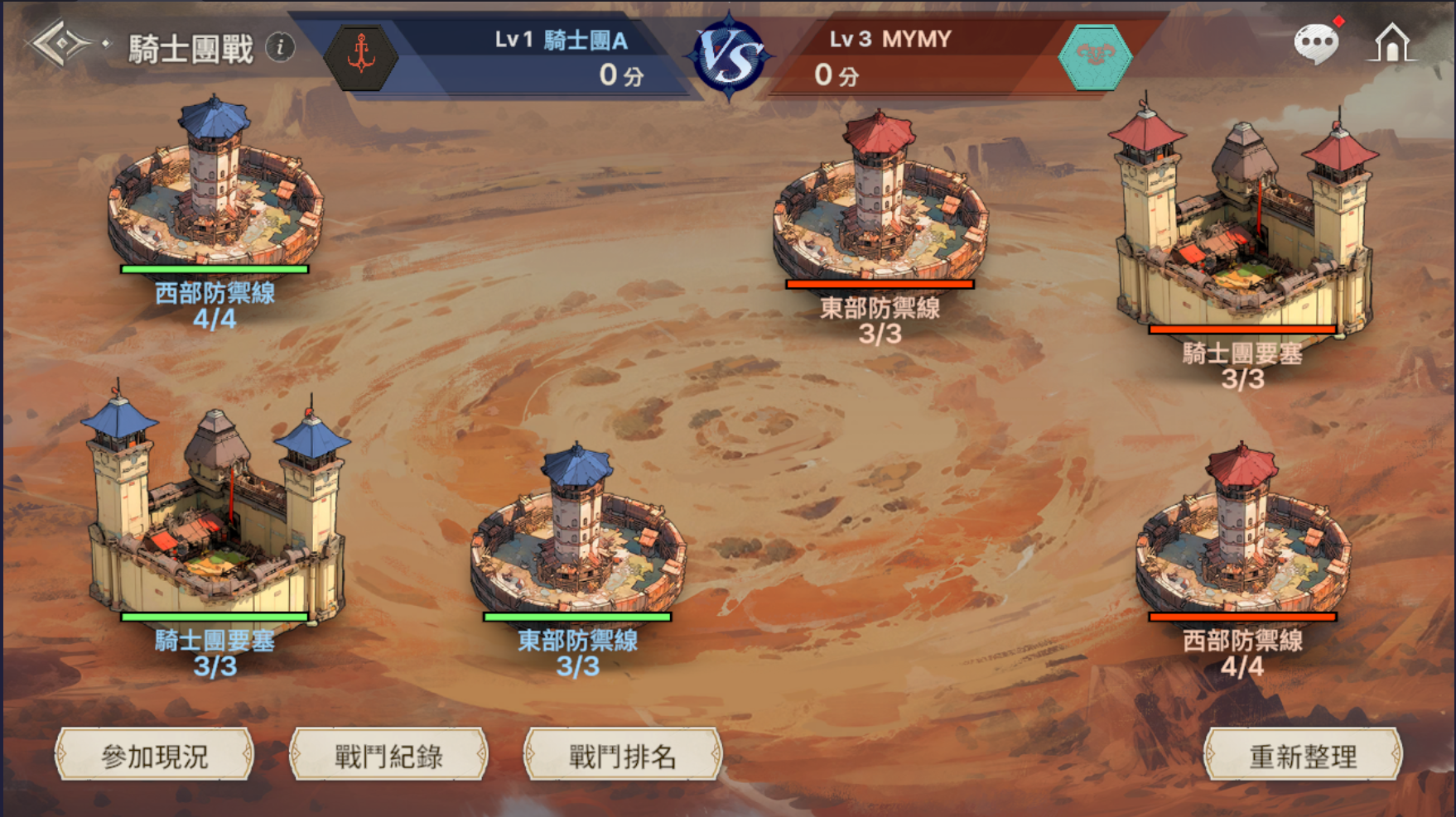Open the chat speech bubble
The height and width of the screenshot is (817, 1456).
coord(1315,42)
